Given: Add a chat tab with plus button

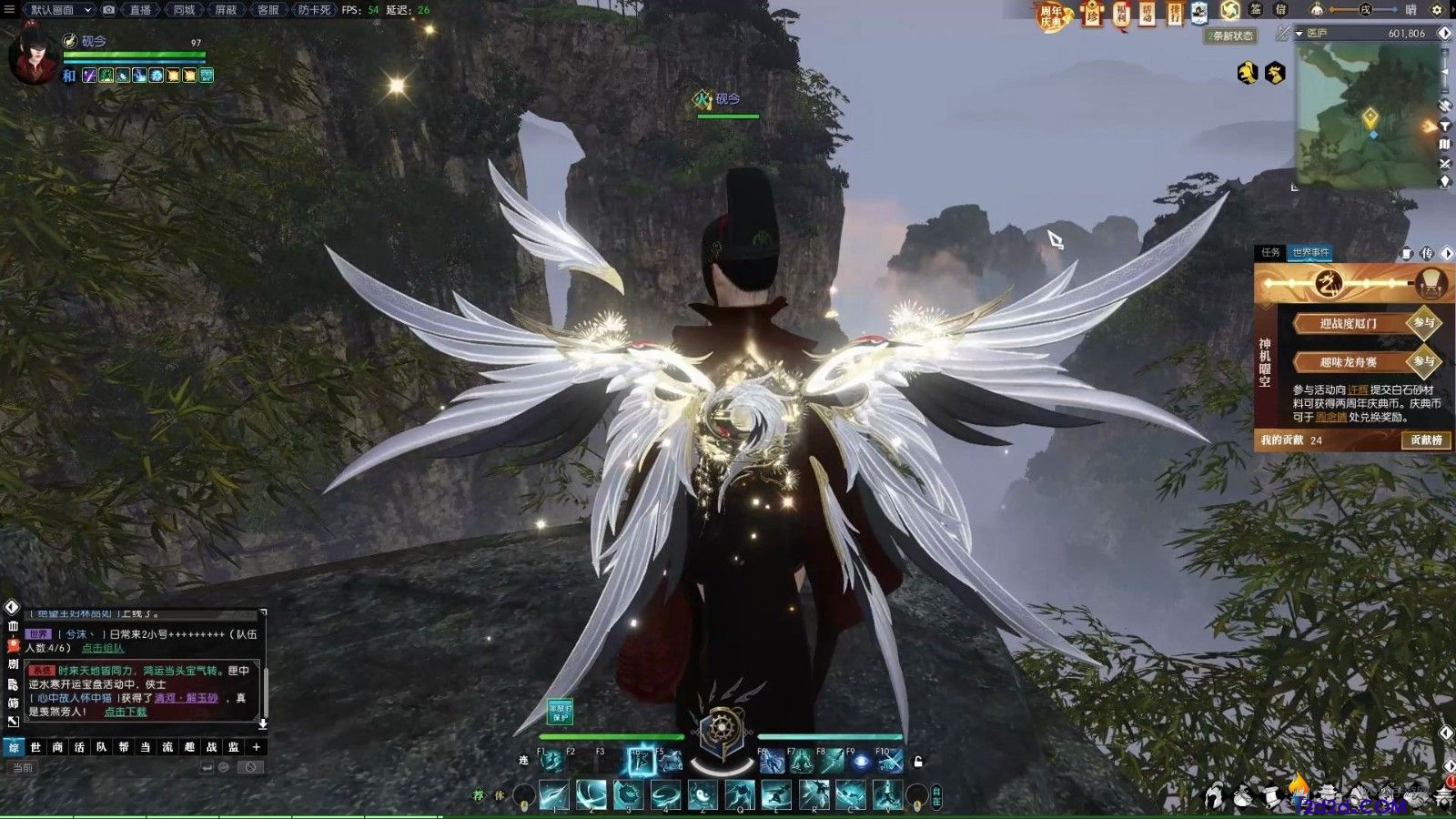Looking at the screenshot, I should (x=257, y=747).
